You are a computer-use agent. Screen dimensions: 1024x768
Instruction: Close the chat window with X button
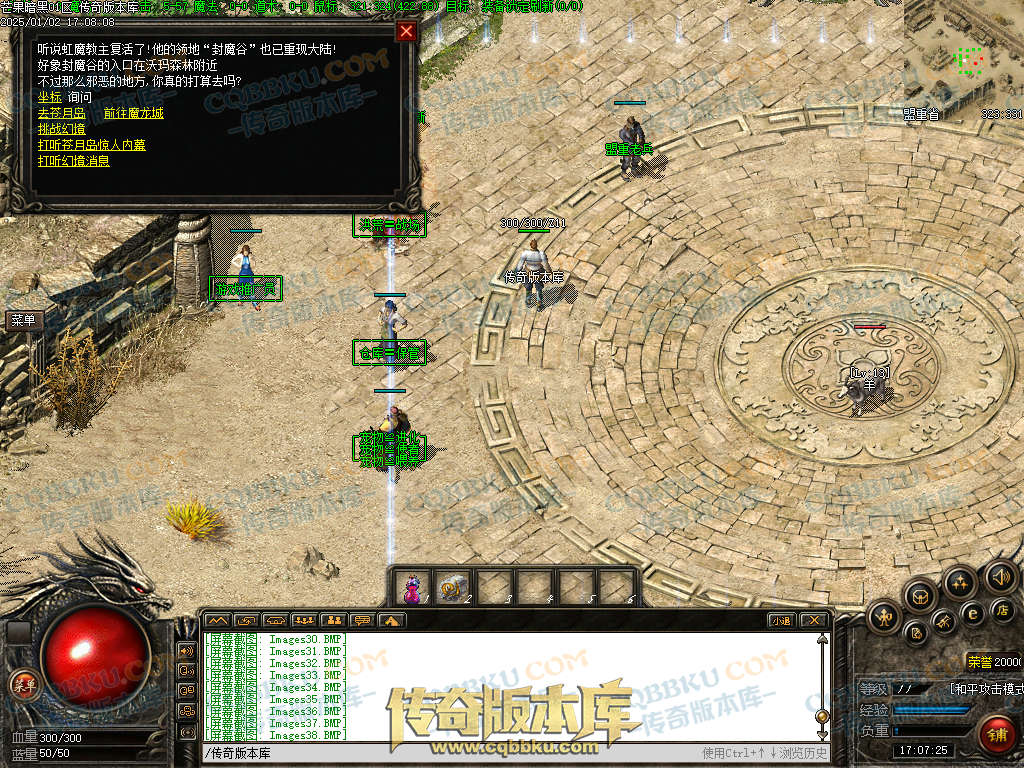click(814, 620)
